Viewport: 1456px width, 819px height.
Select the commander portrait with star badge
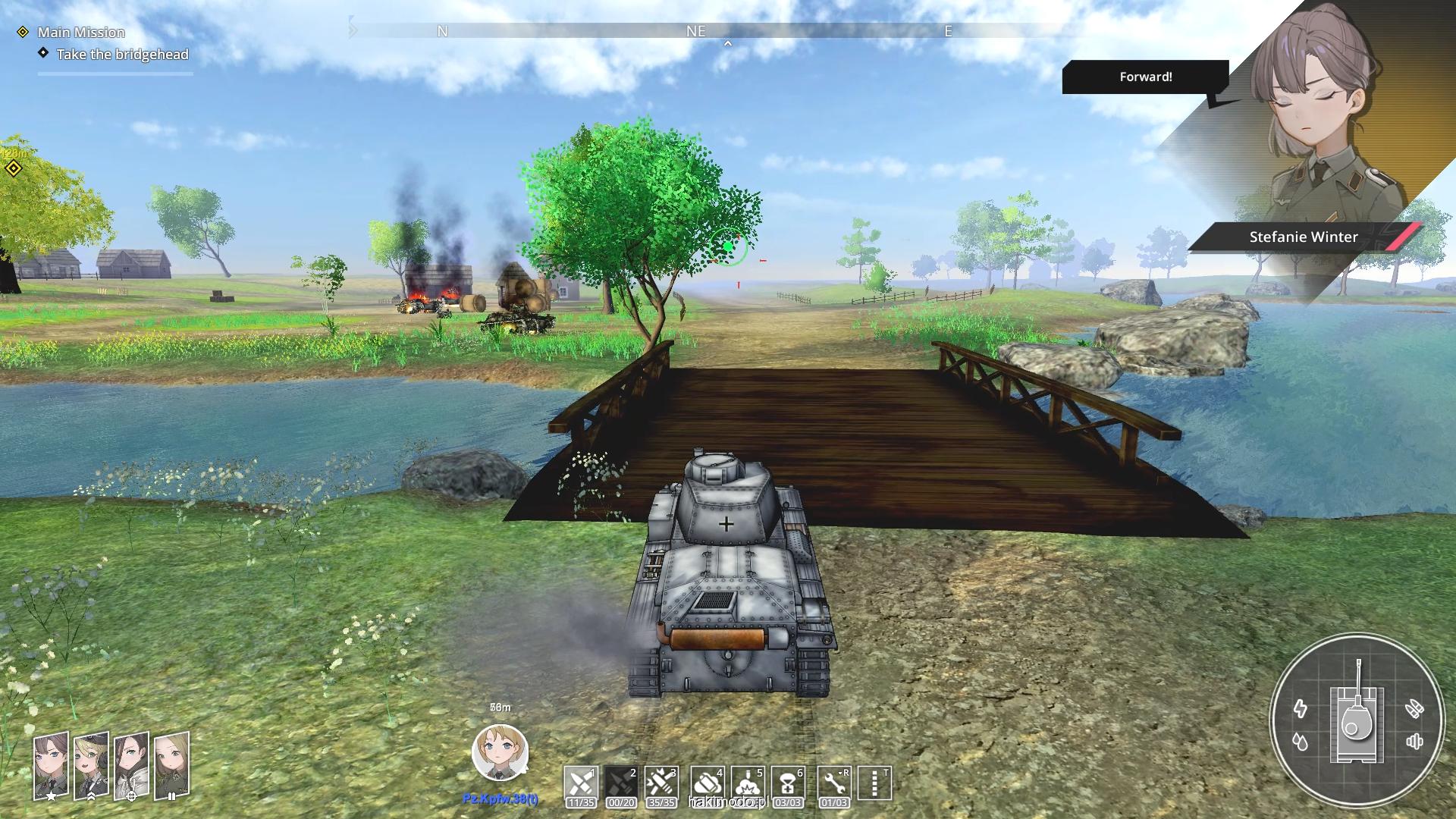pyautogui.click(x=51, y=766)
